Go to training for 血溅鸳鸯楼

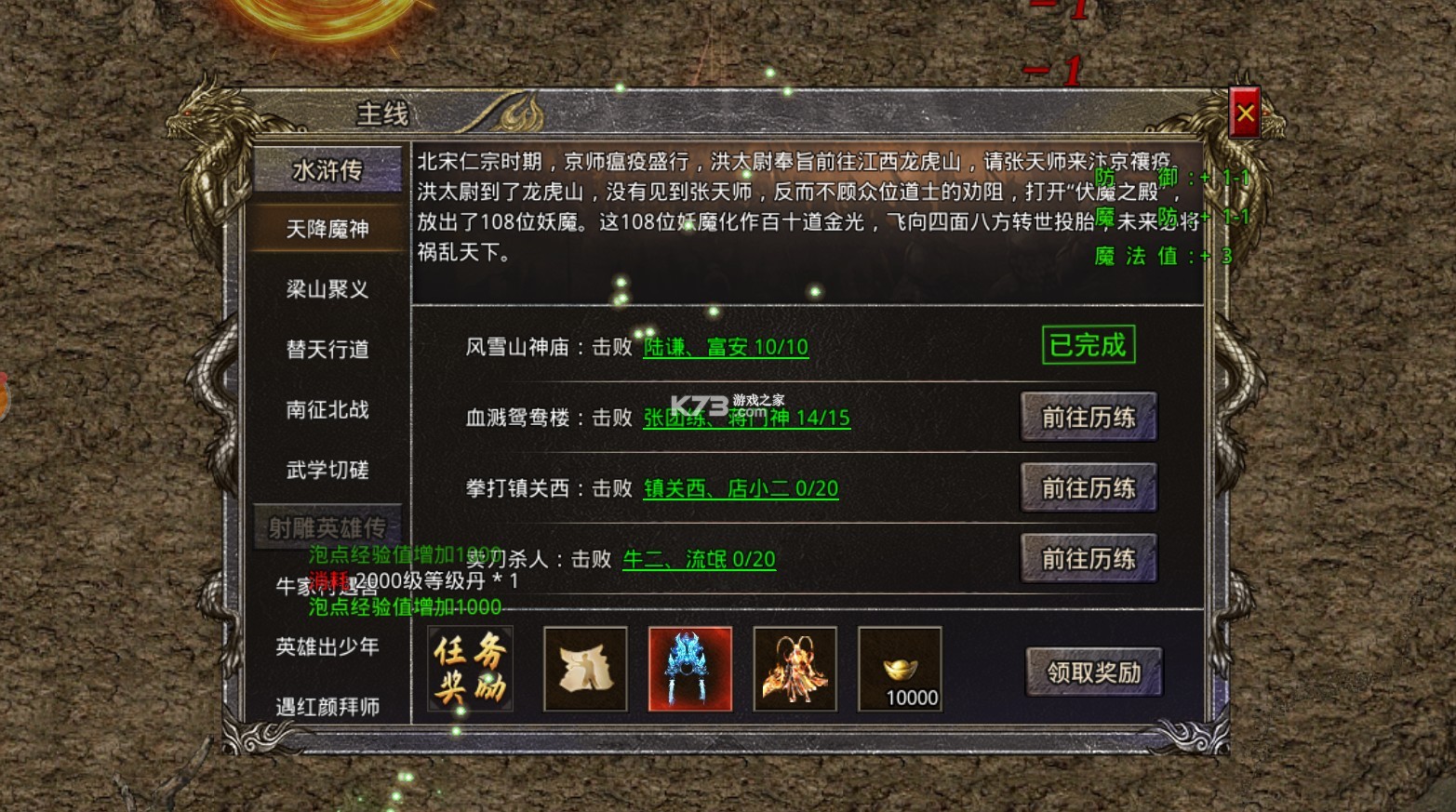point(1089,418)
